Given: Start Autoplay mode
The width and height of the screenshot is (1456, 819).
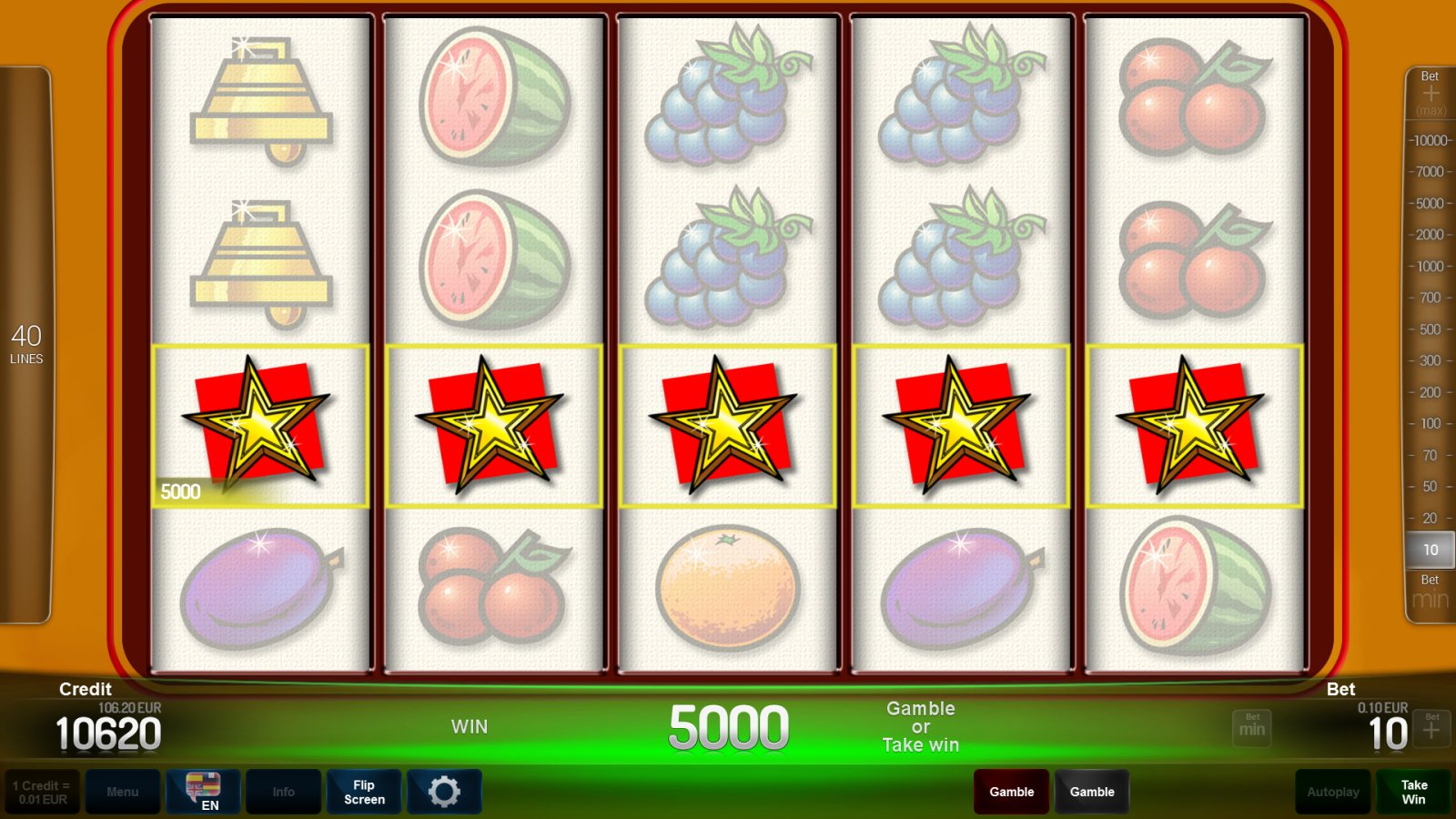Looking at the screenshot, I should 1333,792.
